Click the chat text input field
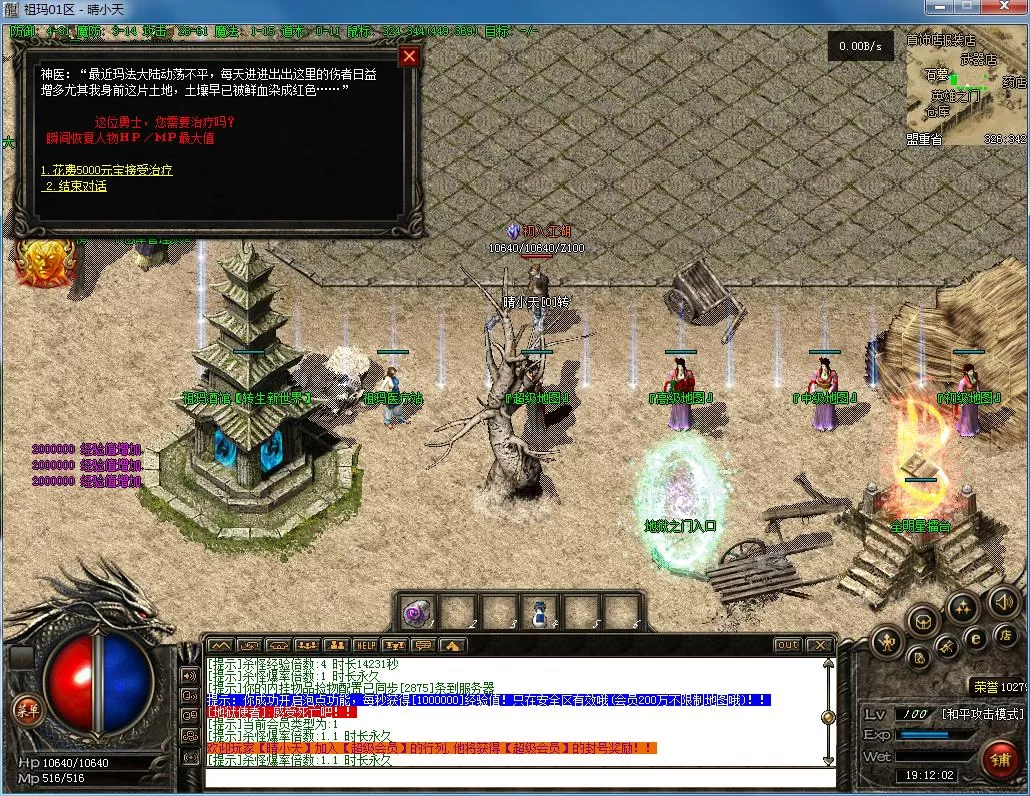Image resolution: width=1030 pixels, height=796 pixels. pyautogui.click(x=520, y=778)
